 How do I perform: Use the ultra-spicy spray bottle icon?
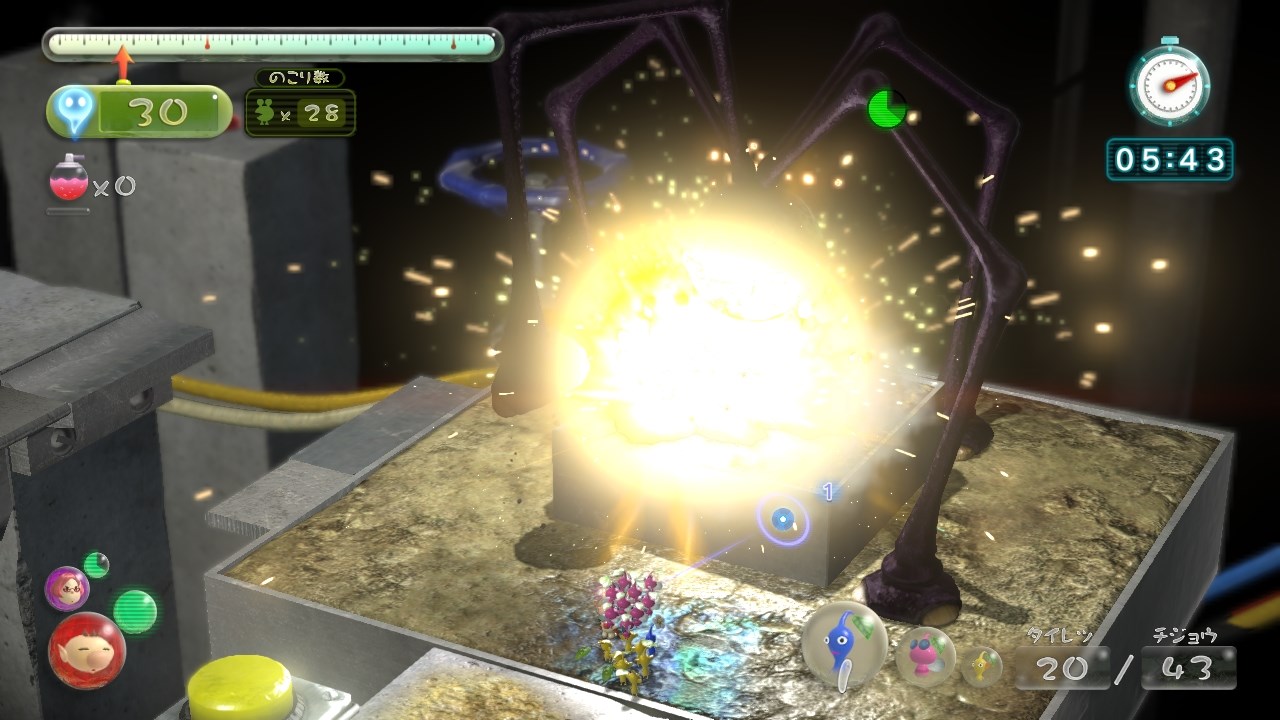tap(68, 182)
